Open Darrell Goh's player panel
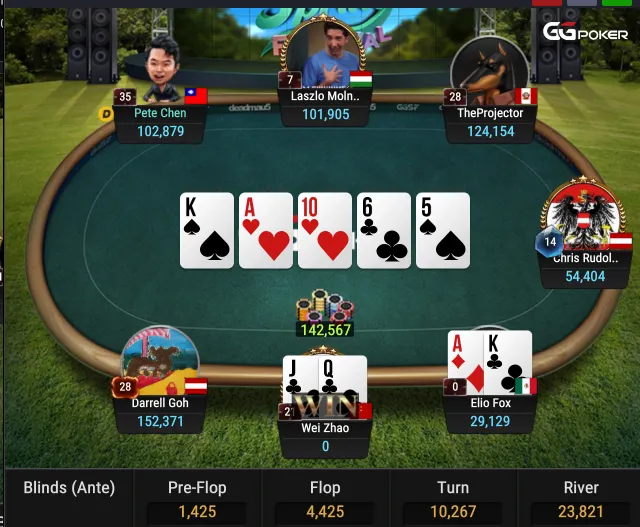 click(160, 411)
